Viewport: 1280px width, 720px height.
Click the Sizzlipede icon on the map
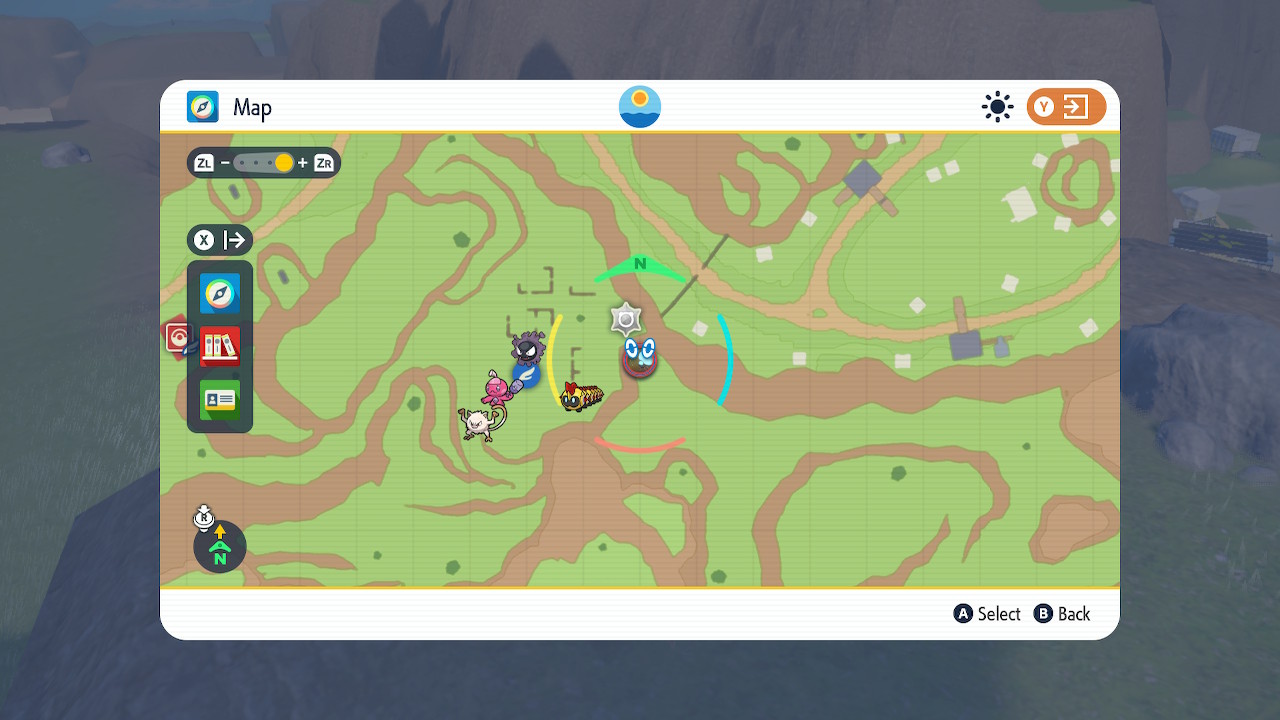[580, 395]
